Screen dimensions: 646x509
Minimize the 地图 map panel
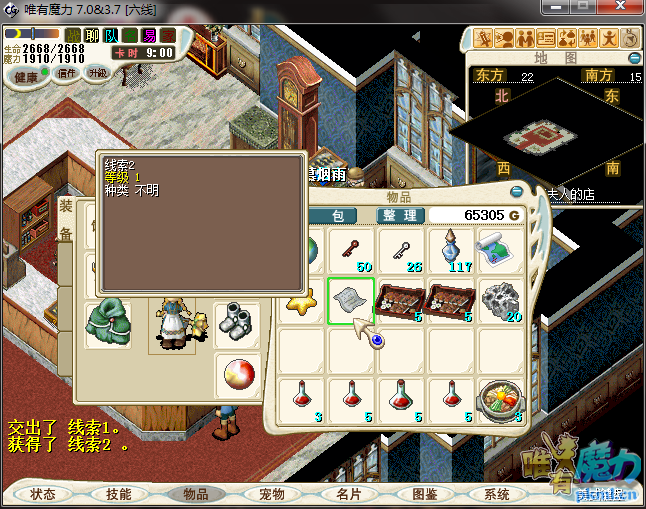[634, 58]
